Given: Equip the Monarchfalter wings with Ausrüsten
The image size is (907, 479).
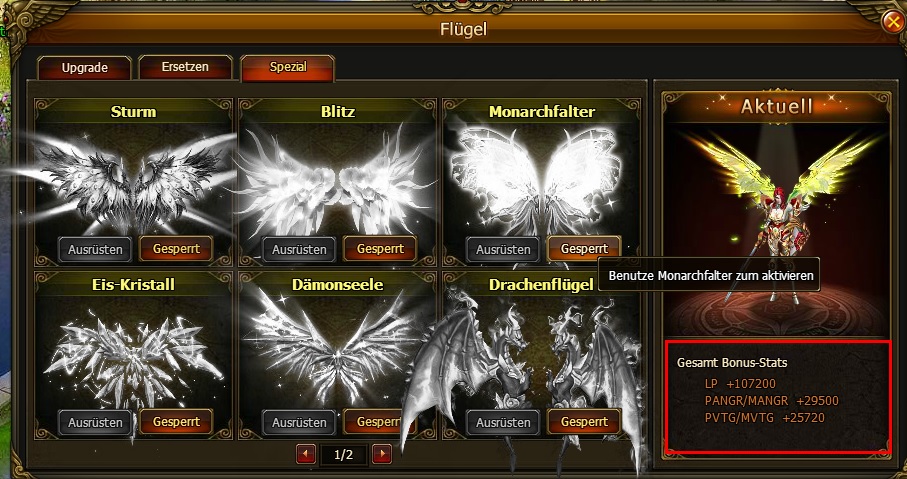Looking at the screenshot, I should point(504,249).
